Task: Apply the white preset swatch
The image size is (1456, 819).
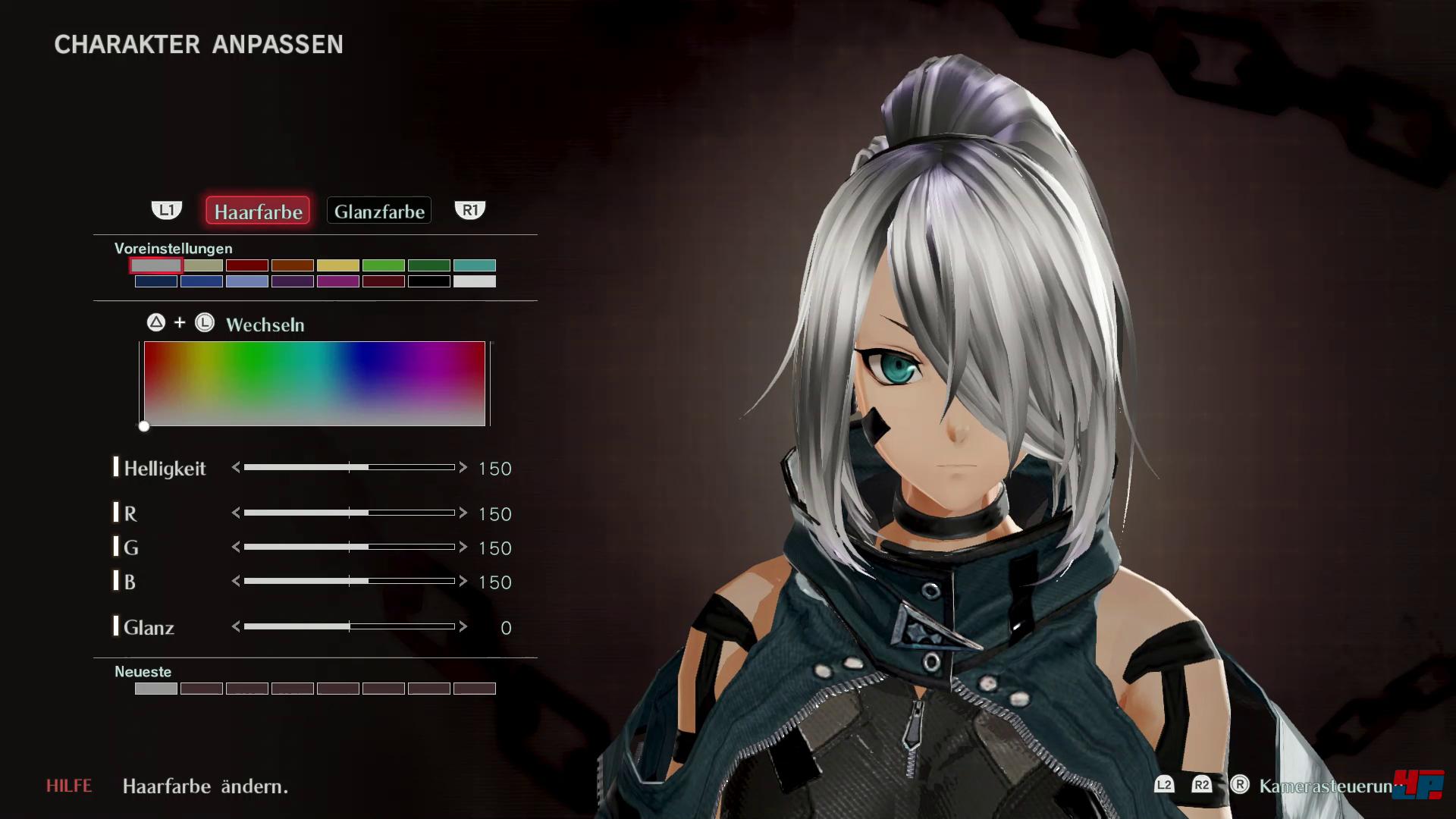Action: 475,281
